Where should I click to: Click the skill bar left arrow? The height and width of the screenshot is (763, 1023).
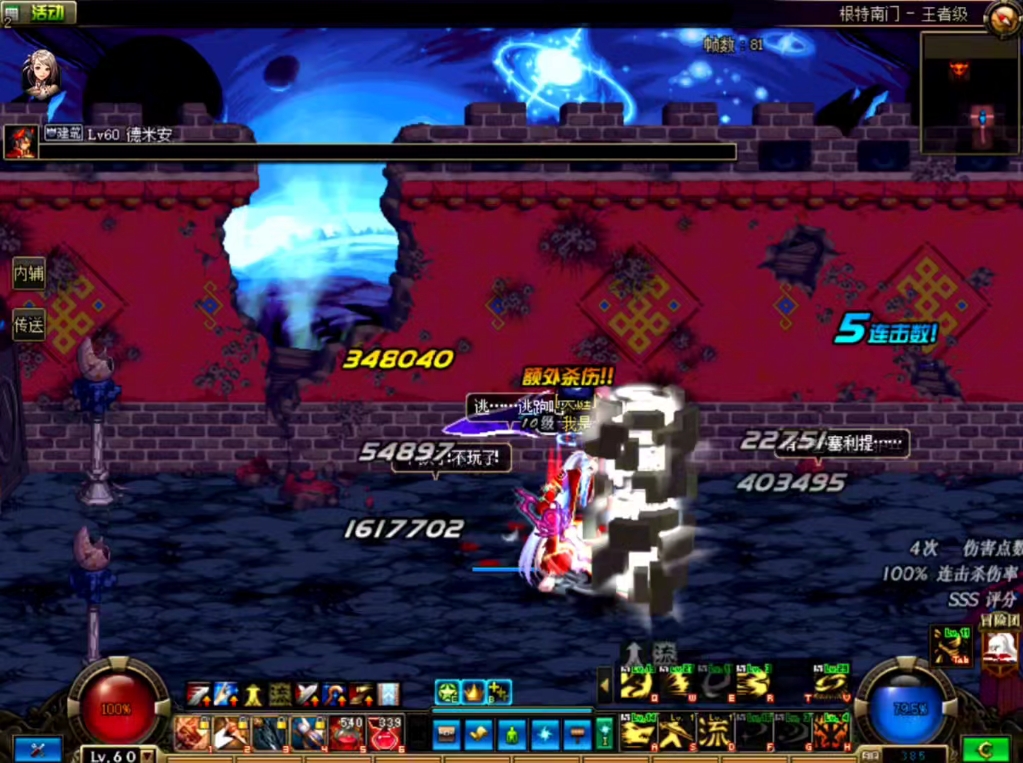pyautogui.click(x=604, y=685)
